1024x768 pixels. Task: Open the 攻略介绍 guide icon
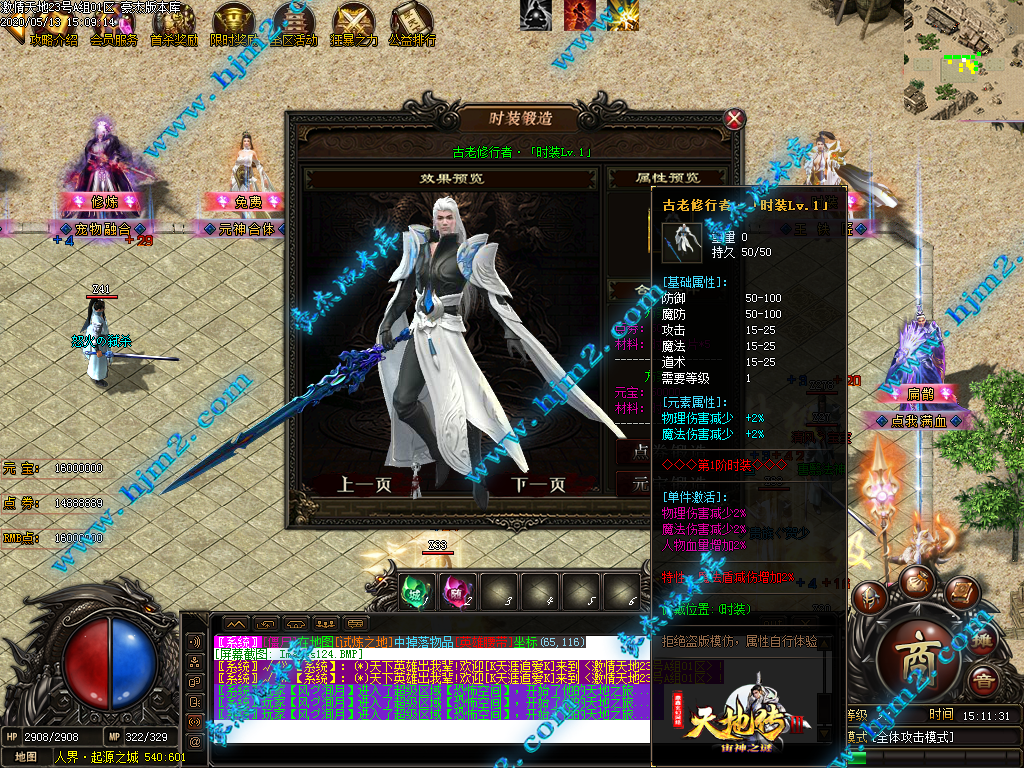tap(52, 23)
